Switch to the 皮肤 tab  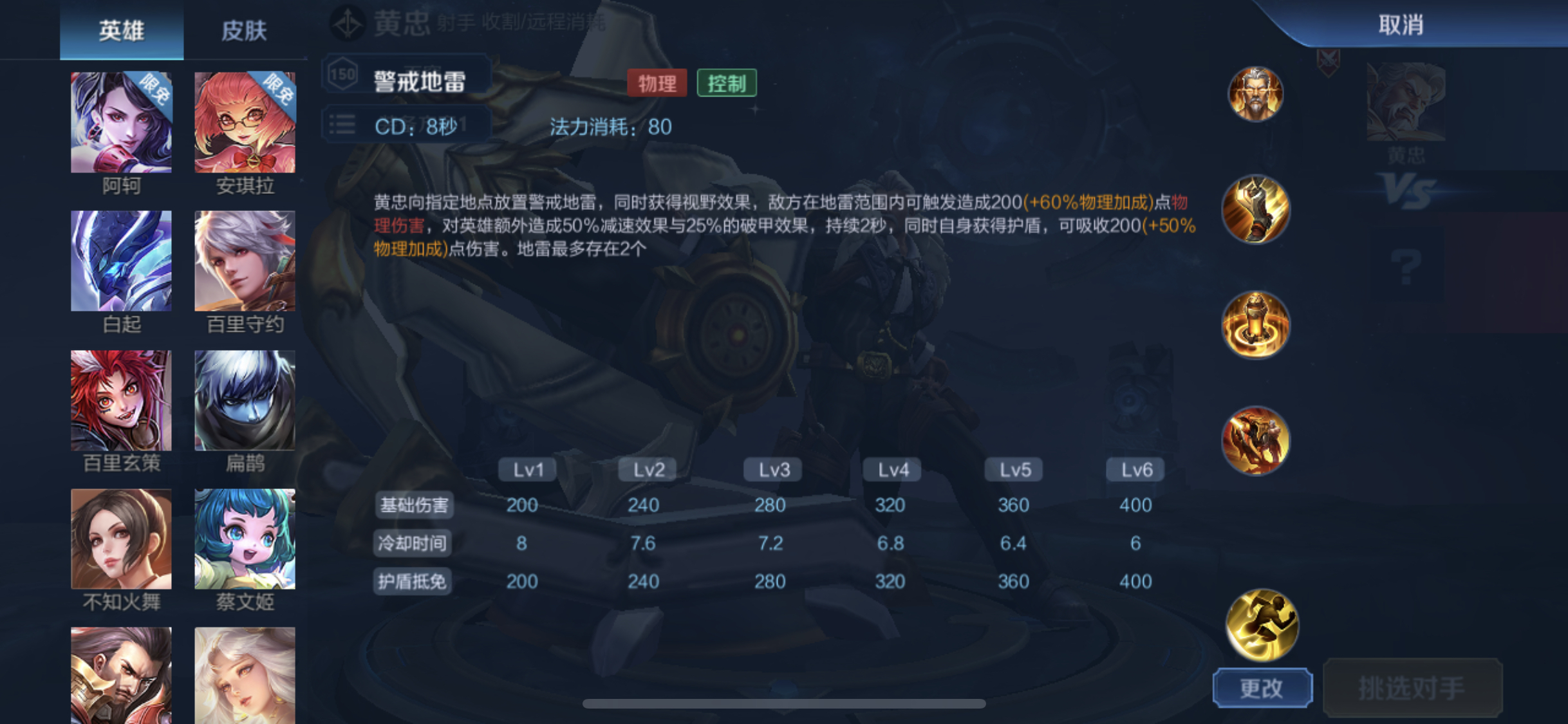pos(245,30)
